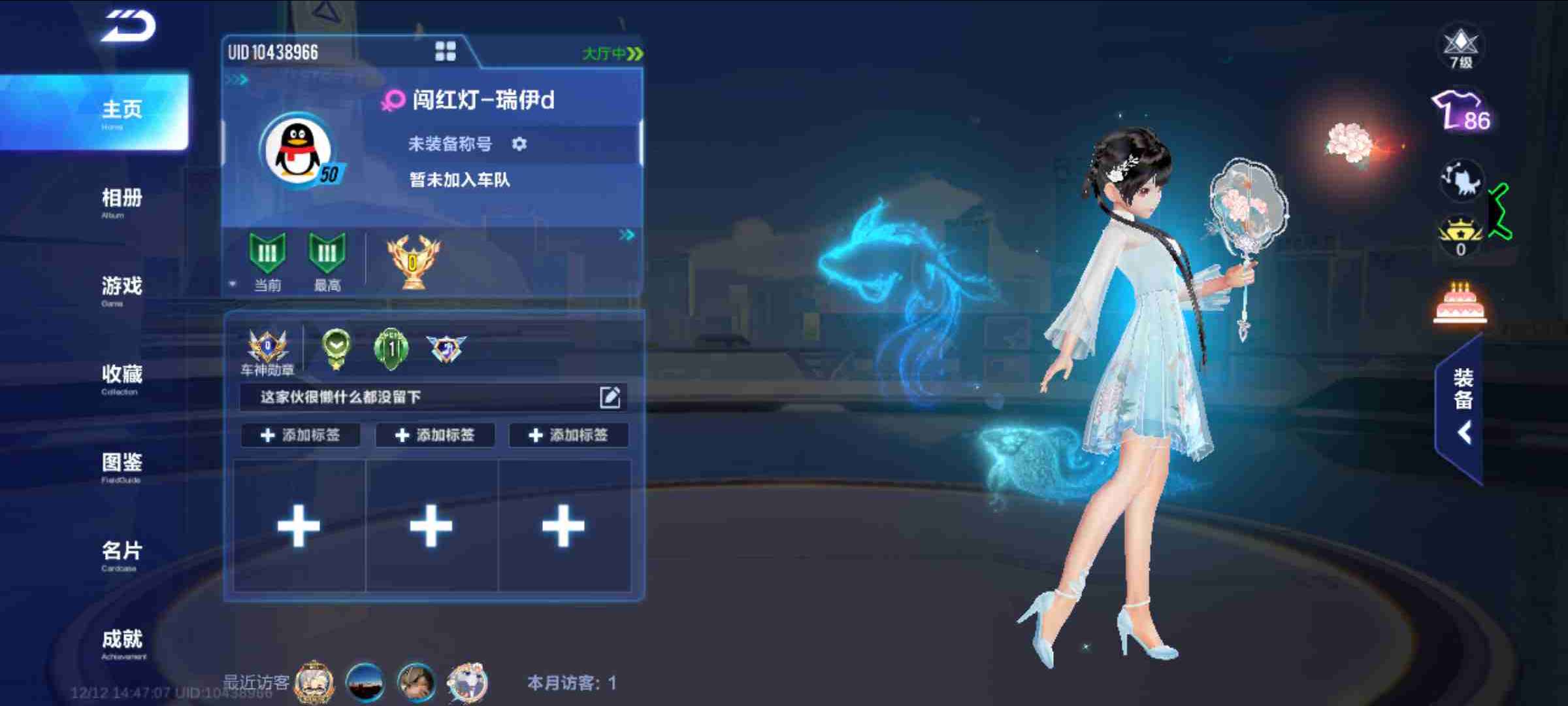Click the crown icon showing 0
This screenshot has width=1568, height=706.
1460,237
